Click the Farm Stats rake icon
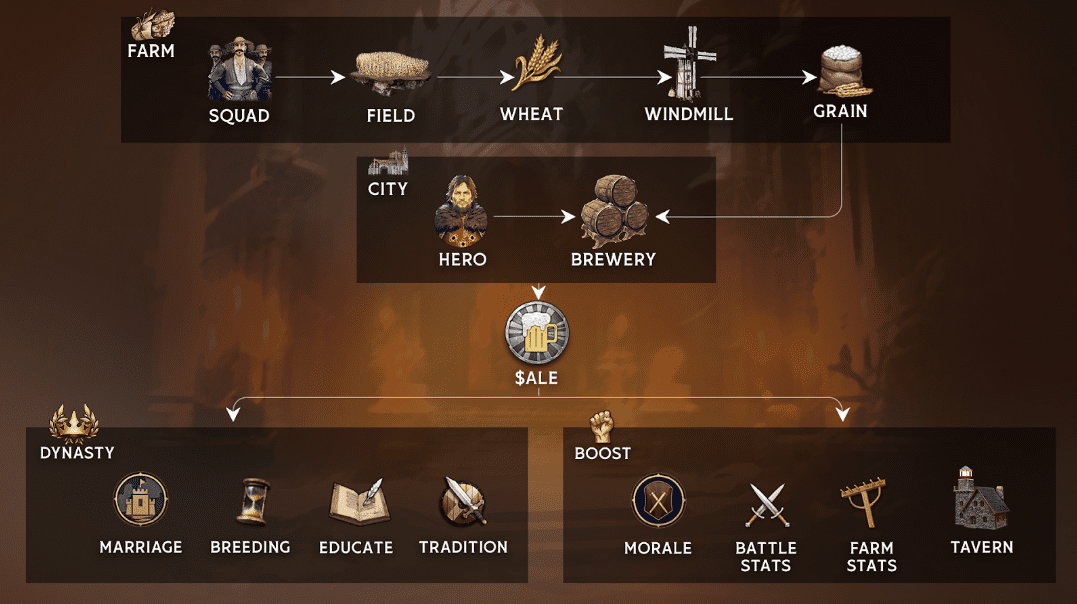Image resolution: width=1077 pixels, height=604 pixels. tap(871, 501)
